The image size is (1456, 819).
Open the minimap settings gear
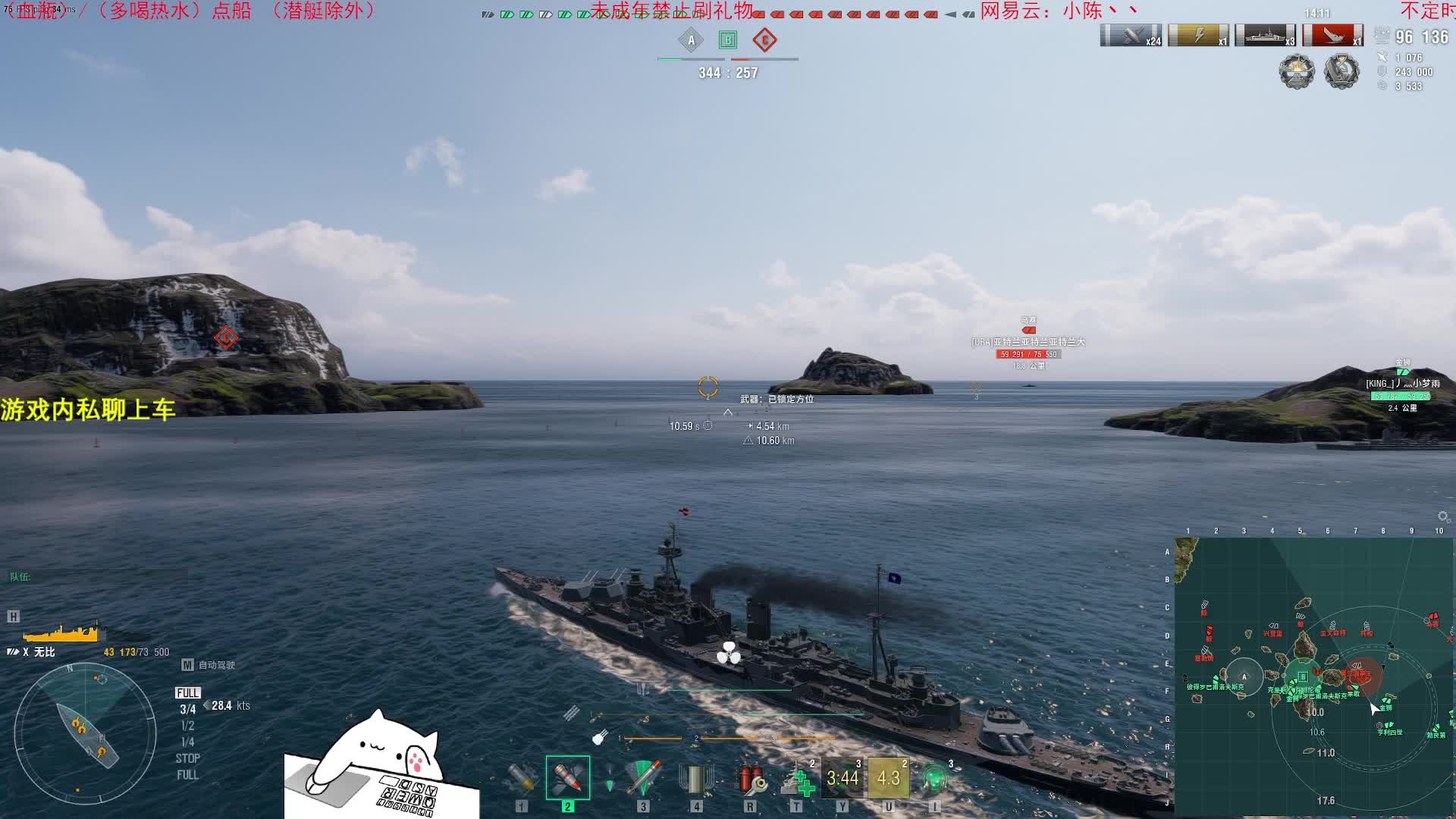(x=1442, y=516)
